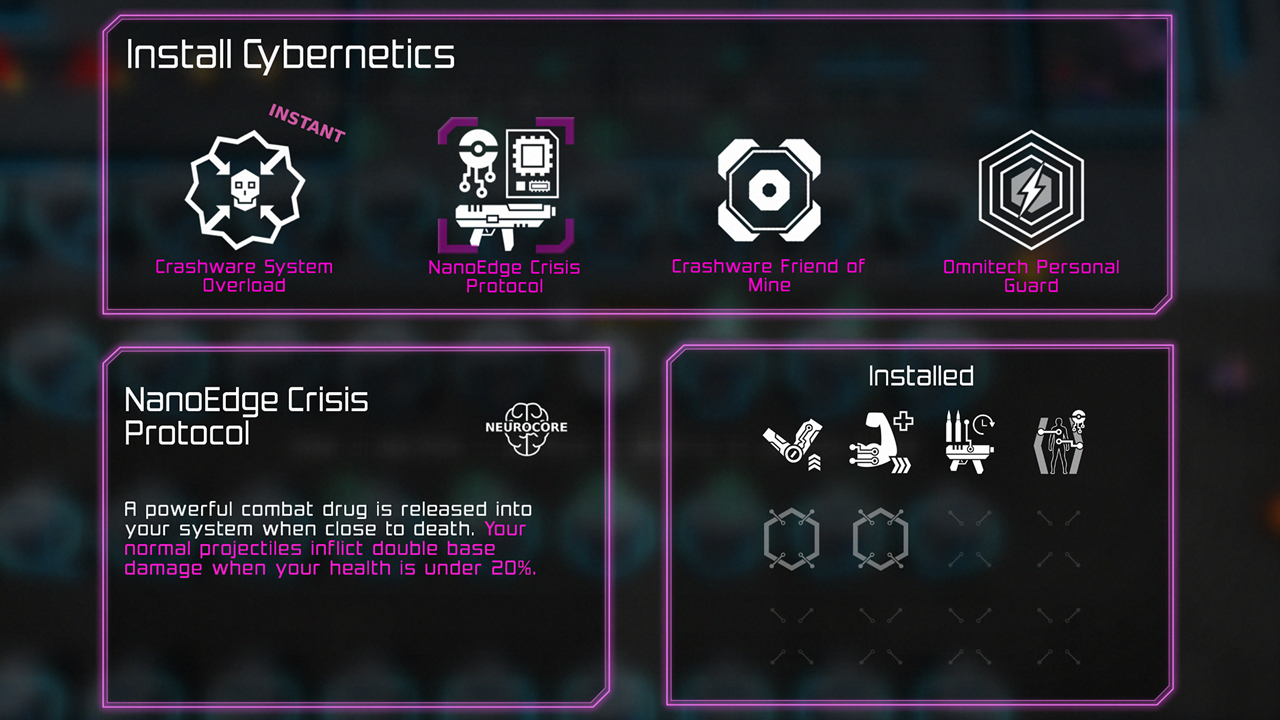The image size is (1280, 720).
Task: Click the Crashware Friend of Mine label
Action: [x=769, y=275]
